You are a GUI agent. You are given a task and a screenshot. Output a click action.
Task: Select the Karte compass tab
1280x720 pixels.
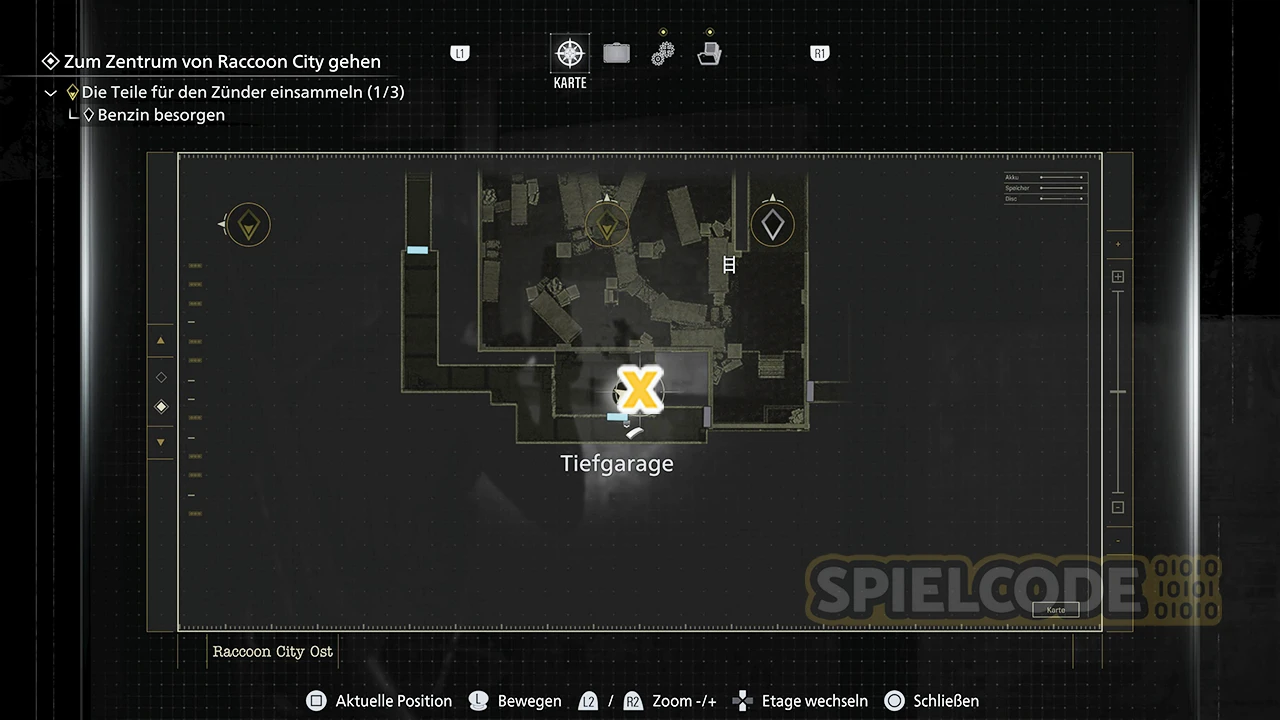pos(570,54)
